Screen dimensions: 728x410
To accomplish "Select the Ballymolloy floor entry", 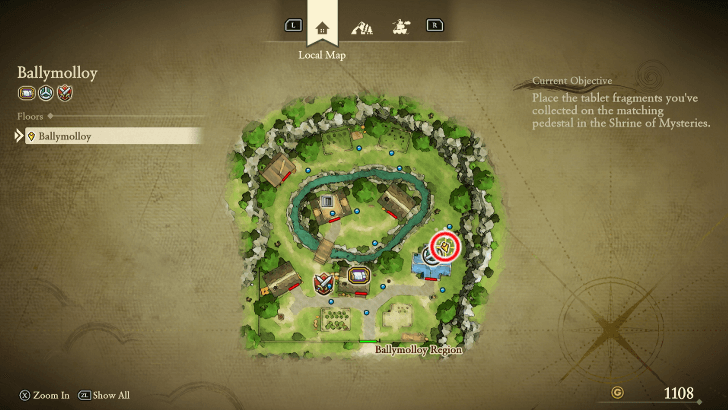I will pyautogui.click(x=108, y=136).
